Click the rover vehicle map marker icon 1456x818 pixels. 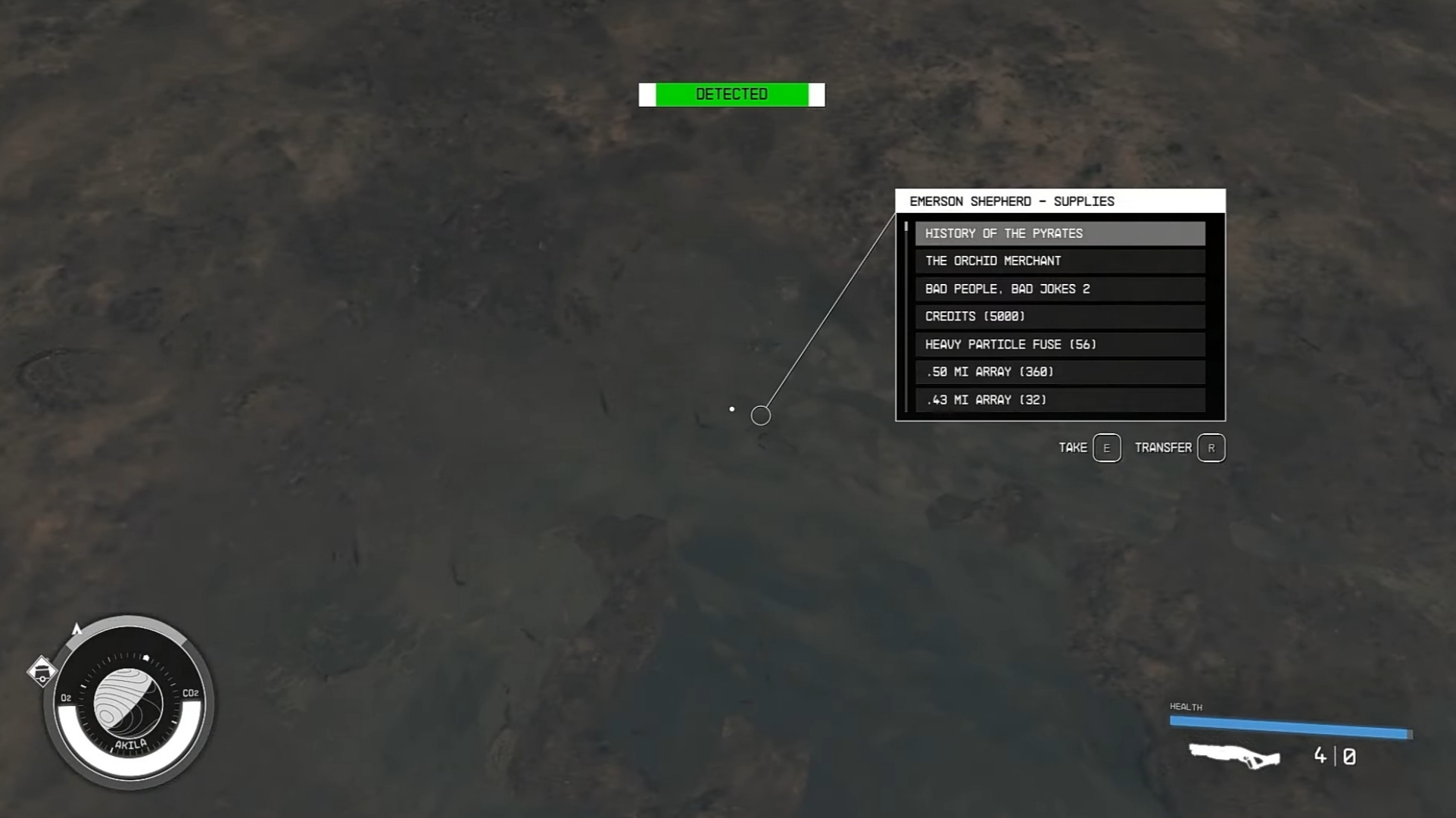[42, 670]
